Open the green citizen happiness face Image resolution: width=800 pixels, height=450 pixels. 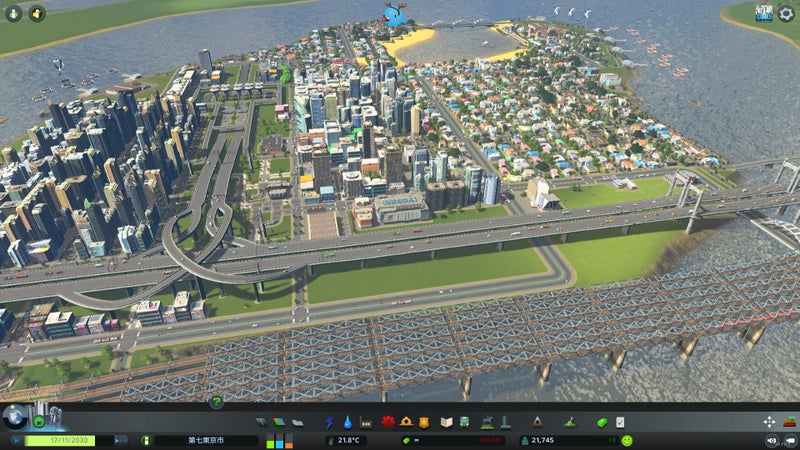click(626, 440)
